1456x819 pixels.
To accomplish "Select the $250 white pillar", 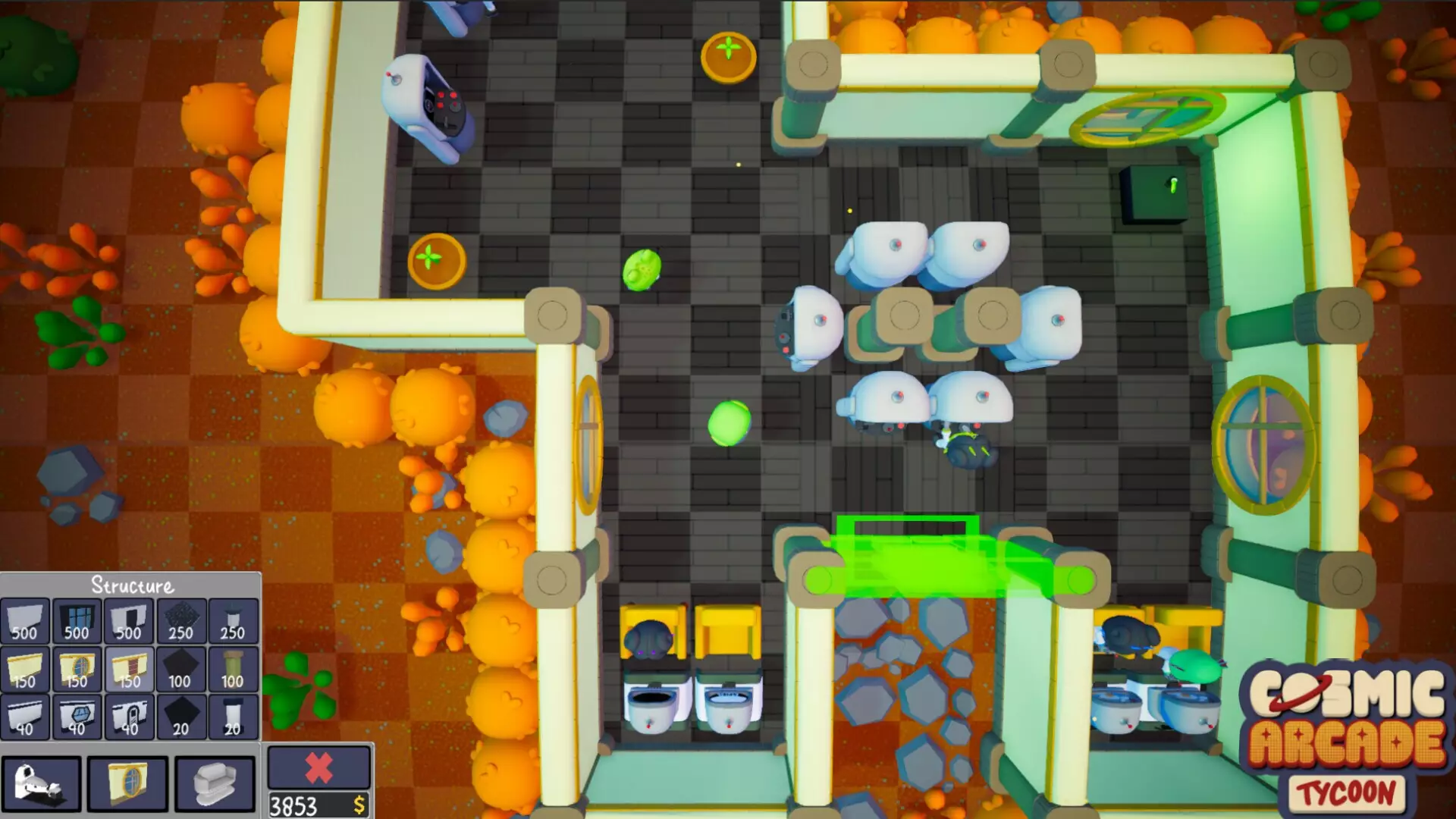I will [x=231, y=620].
